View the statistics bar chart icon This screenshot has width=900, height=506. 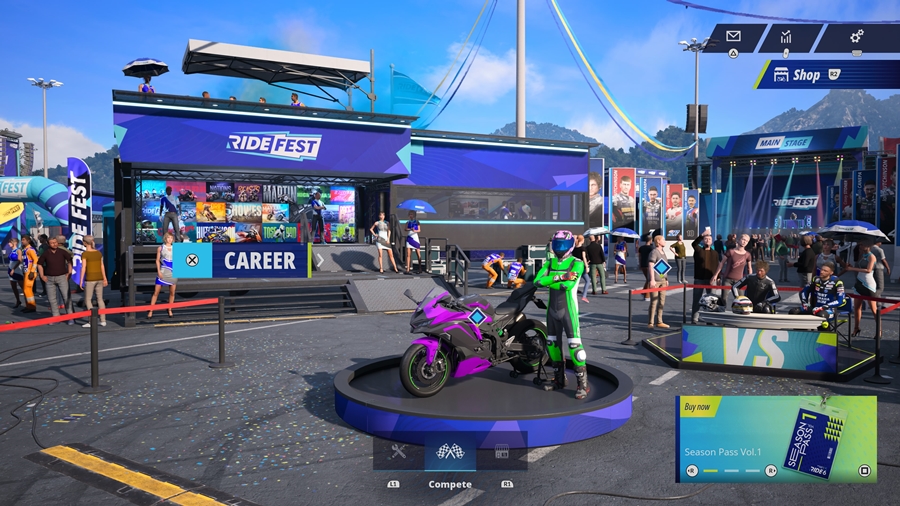tap(786, 37)
